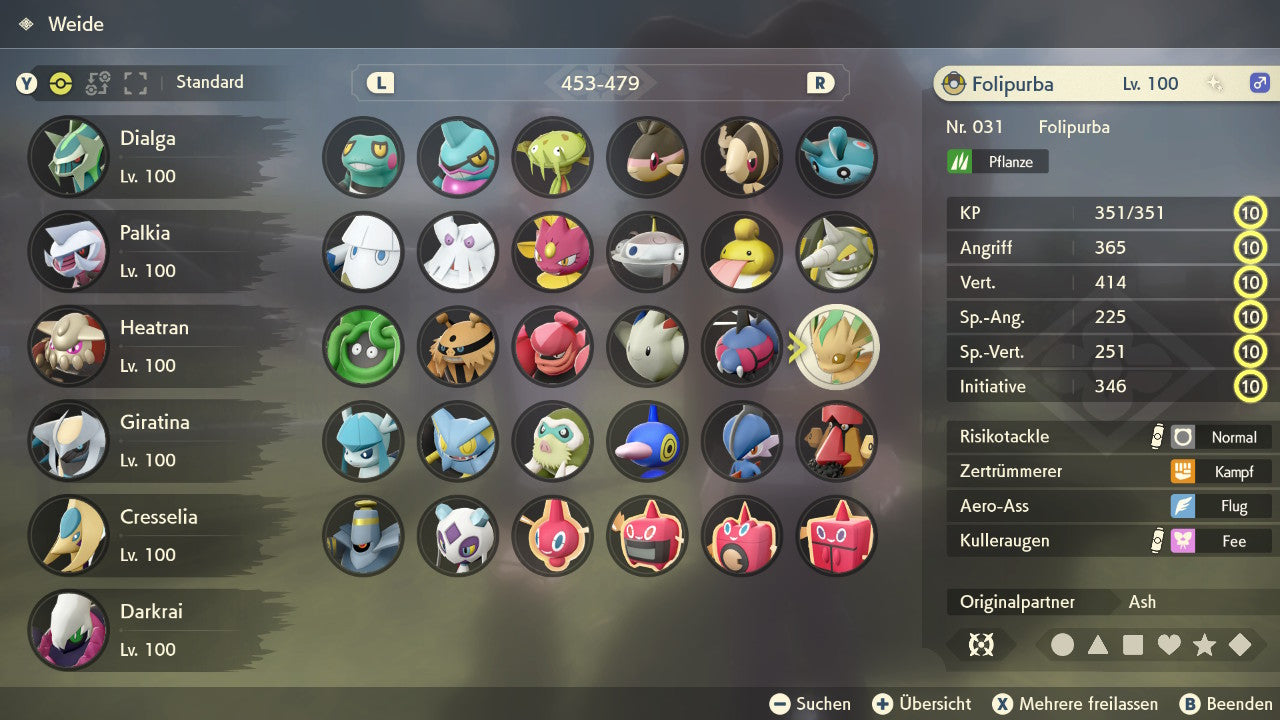Choose the Lickilicky pasture slot
1280x720 pixels.
coord(742,251)
